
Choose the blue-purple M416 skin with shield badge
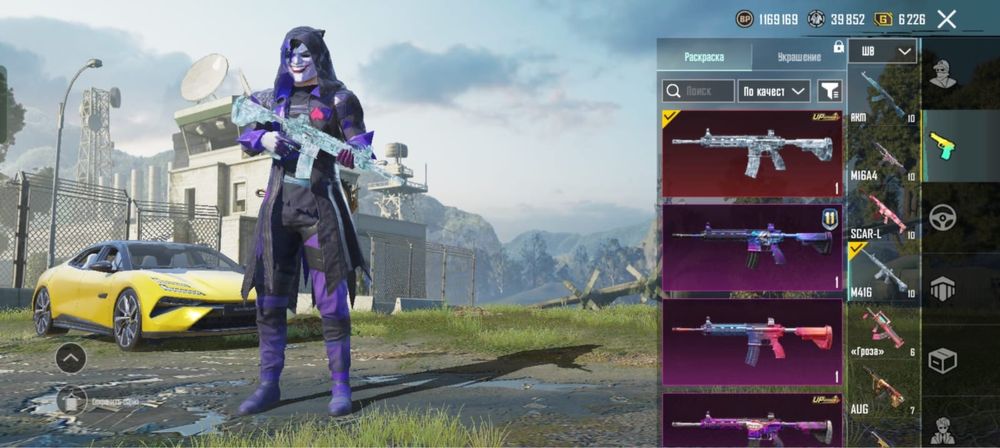[752, 247]
